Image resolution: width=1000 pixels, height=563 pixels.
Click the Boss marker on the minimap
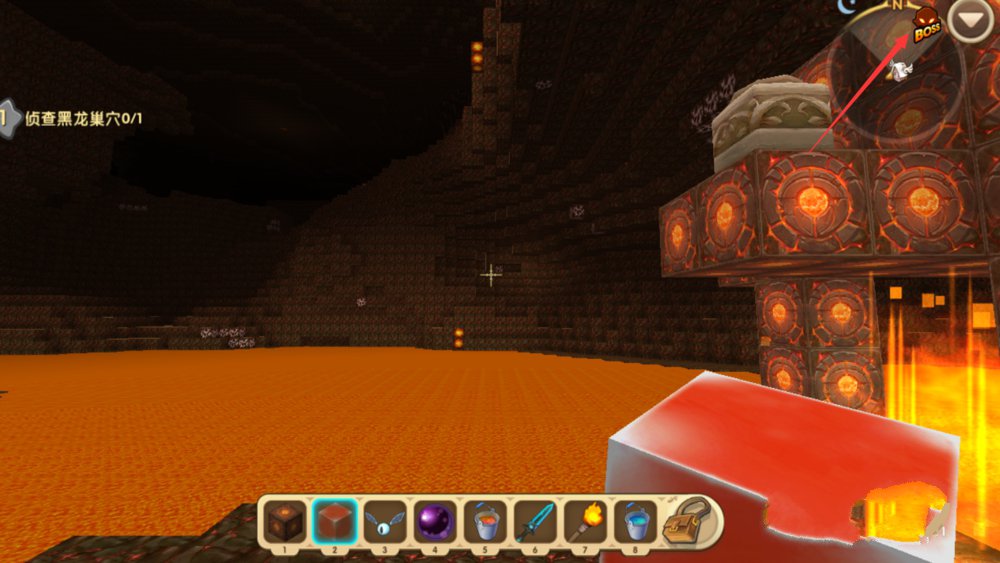click(x=927, y=26)
